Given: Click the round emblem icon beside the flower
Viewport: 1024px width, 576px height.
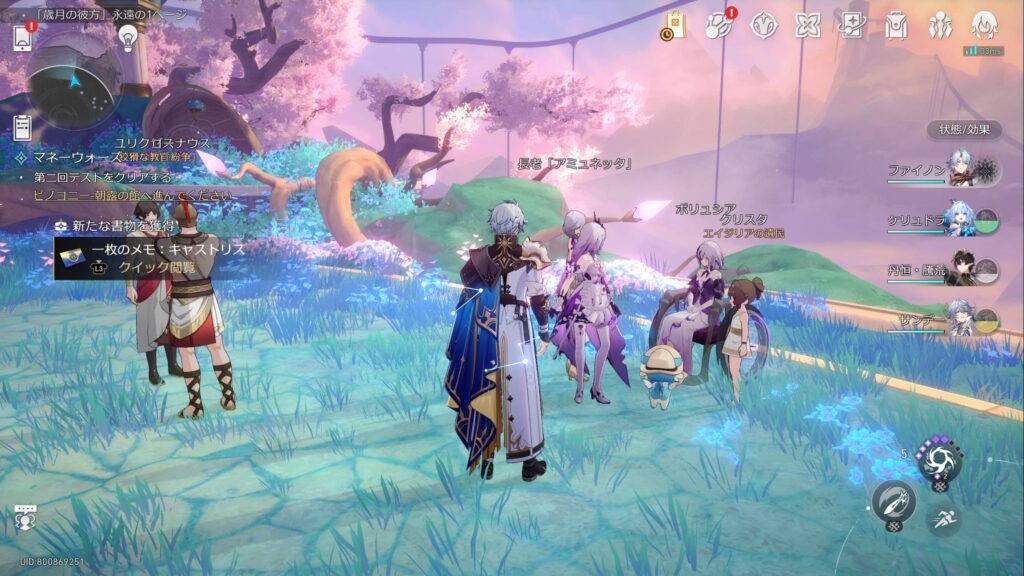Looking at the screenshot, I should coord(764,26).
